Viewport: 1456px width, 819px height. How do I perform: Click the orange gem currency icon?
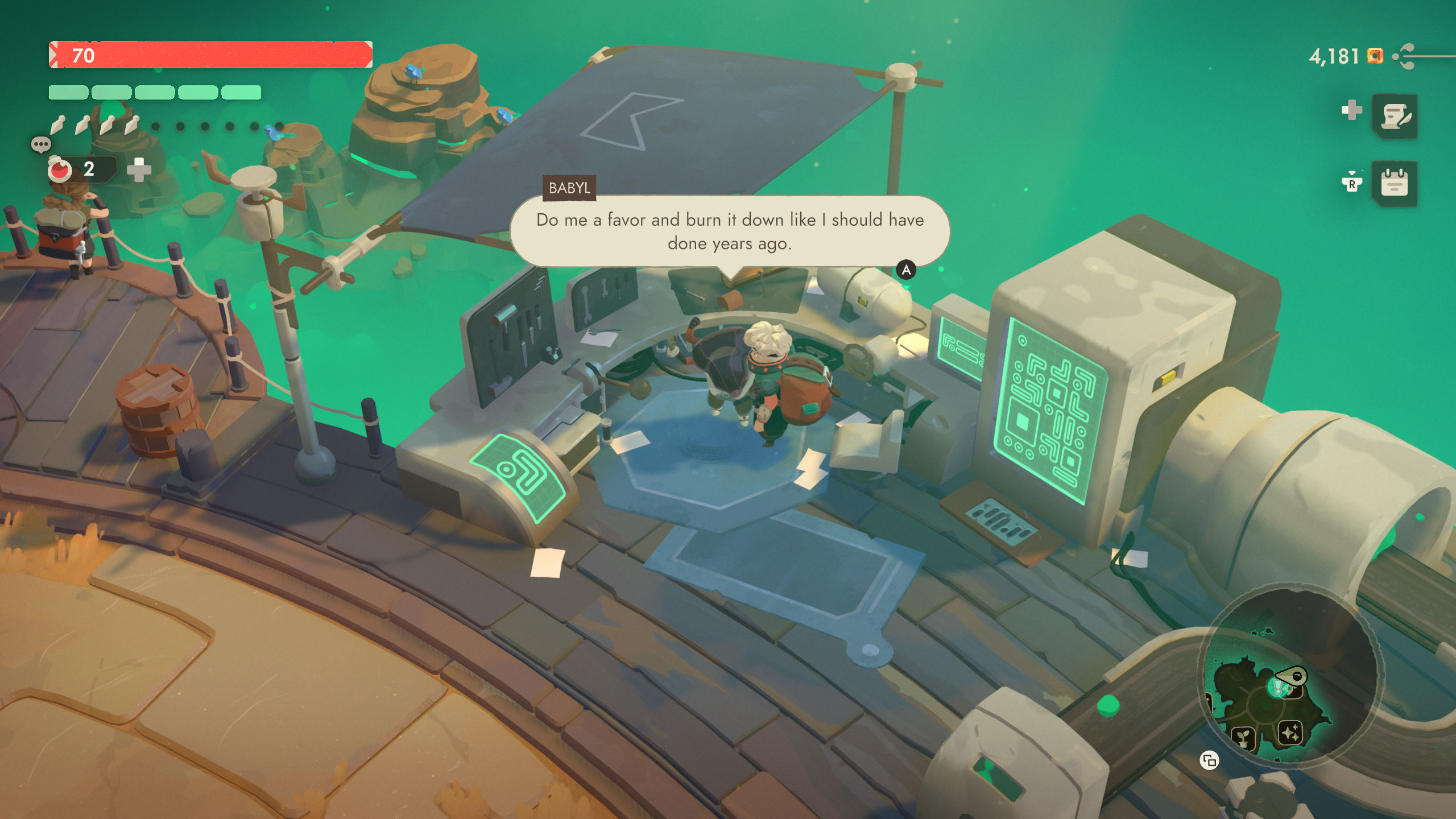(1375, 56)
